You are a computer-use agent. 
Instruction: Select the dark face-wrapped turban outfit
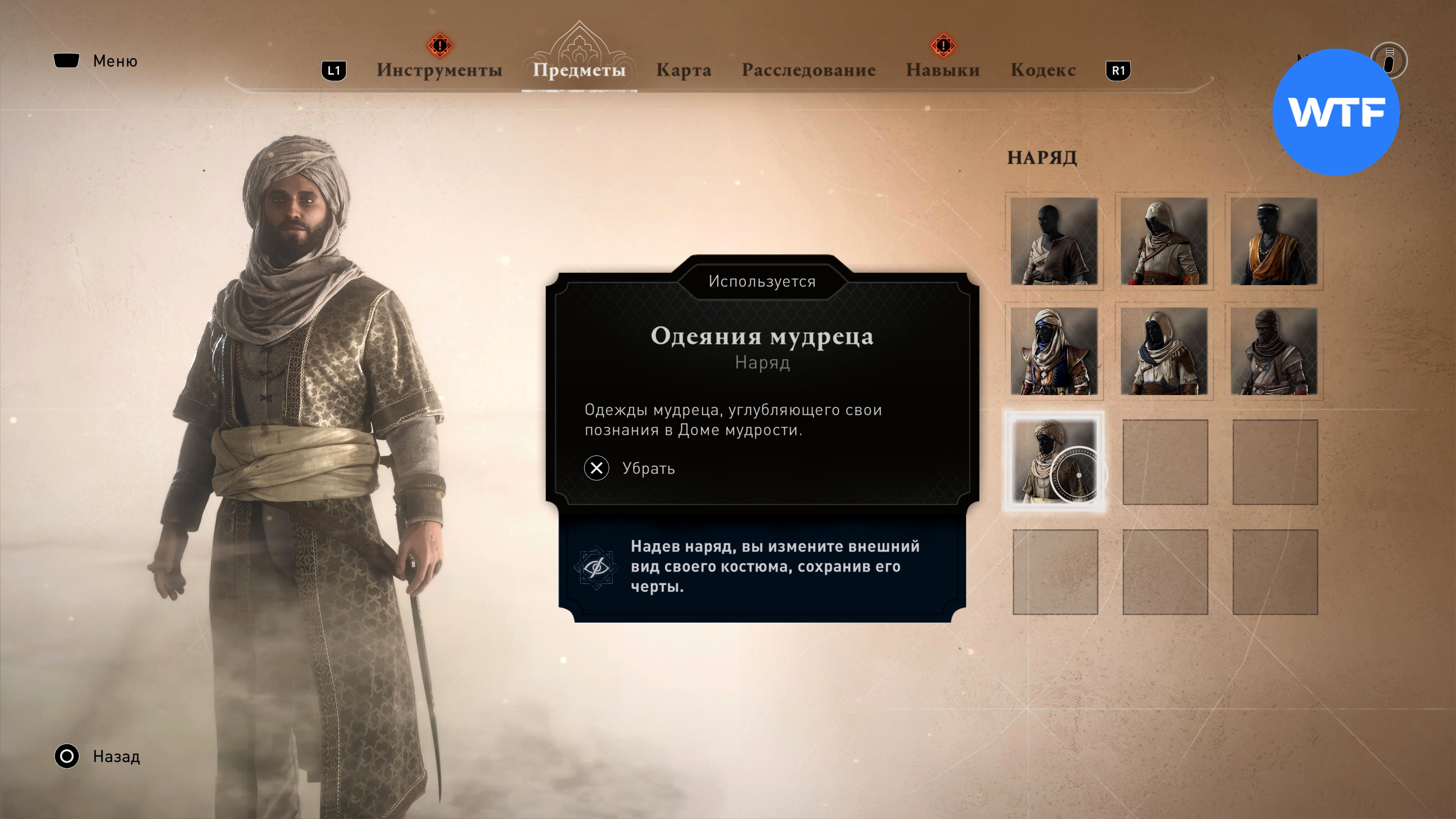pyautogui.click(x=1274, y=351)
